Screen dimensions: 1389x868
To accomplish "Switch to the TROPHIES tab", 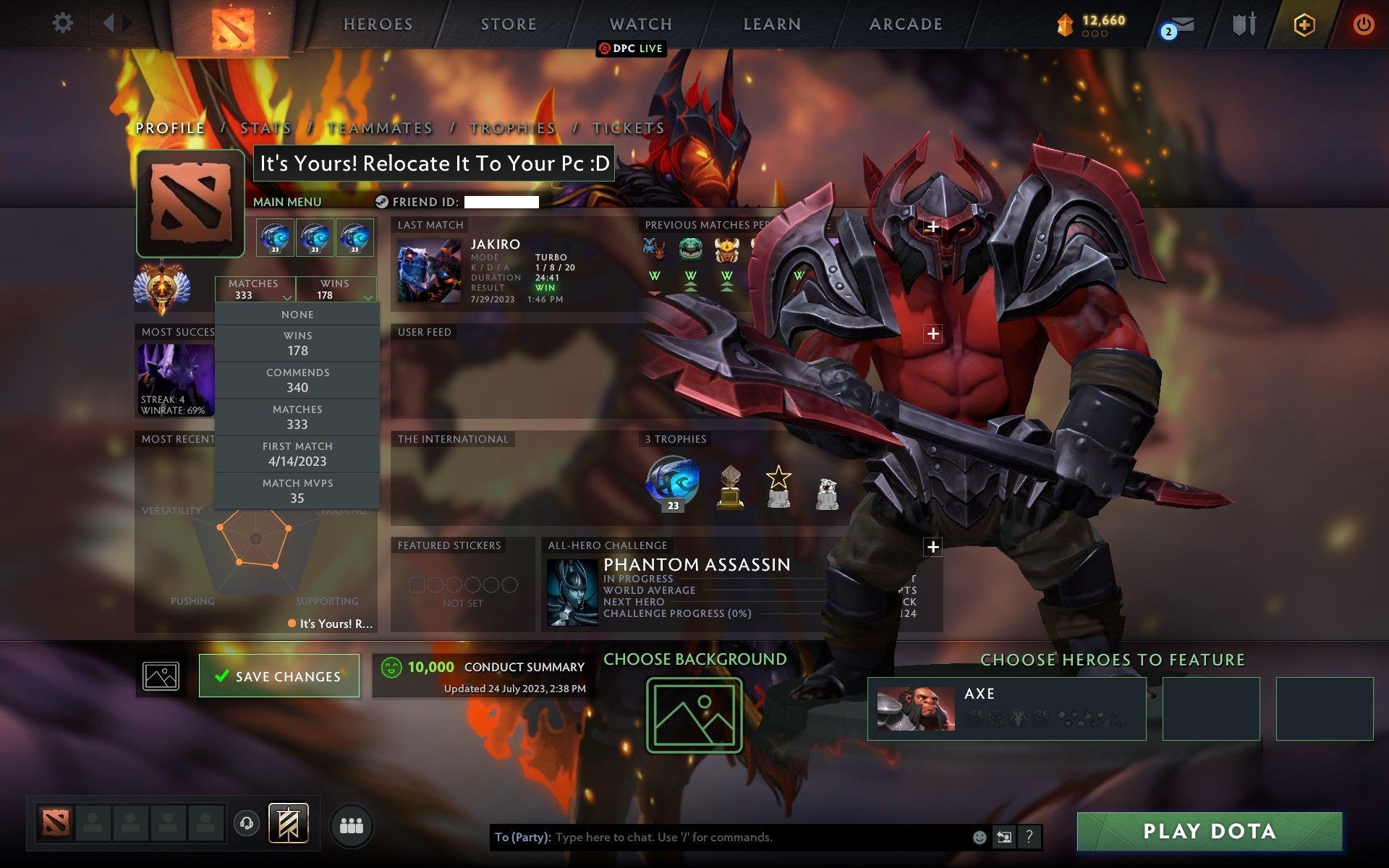I will point(511,127).
